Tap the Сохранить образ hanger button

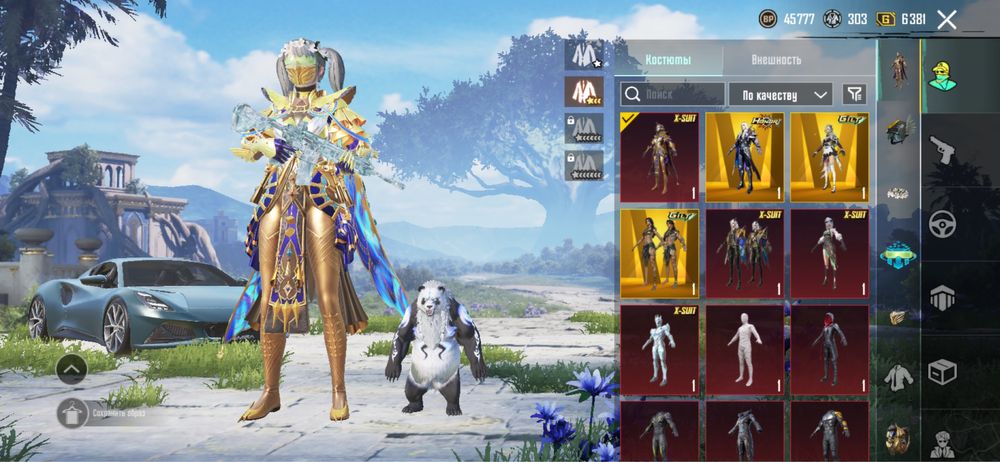click(72, 413)
